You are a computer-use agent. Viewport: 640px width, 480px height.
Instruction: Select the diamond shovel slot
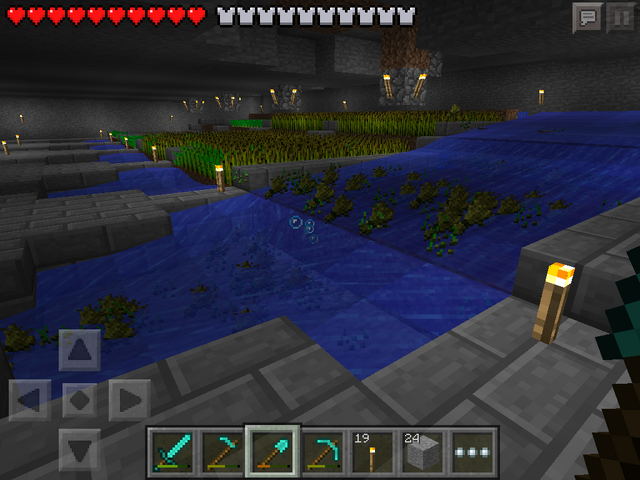click(x=272, y=452)
